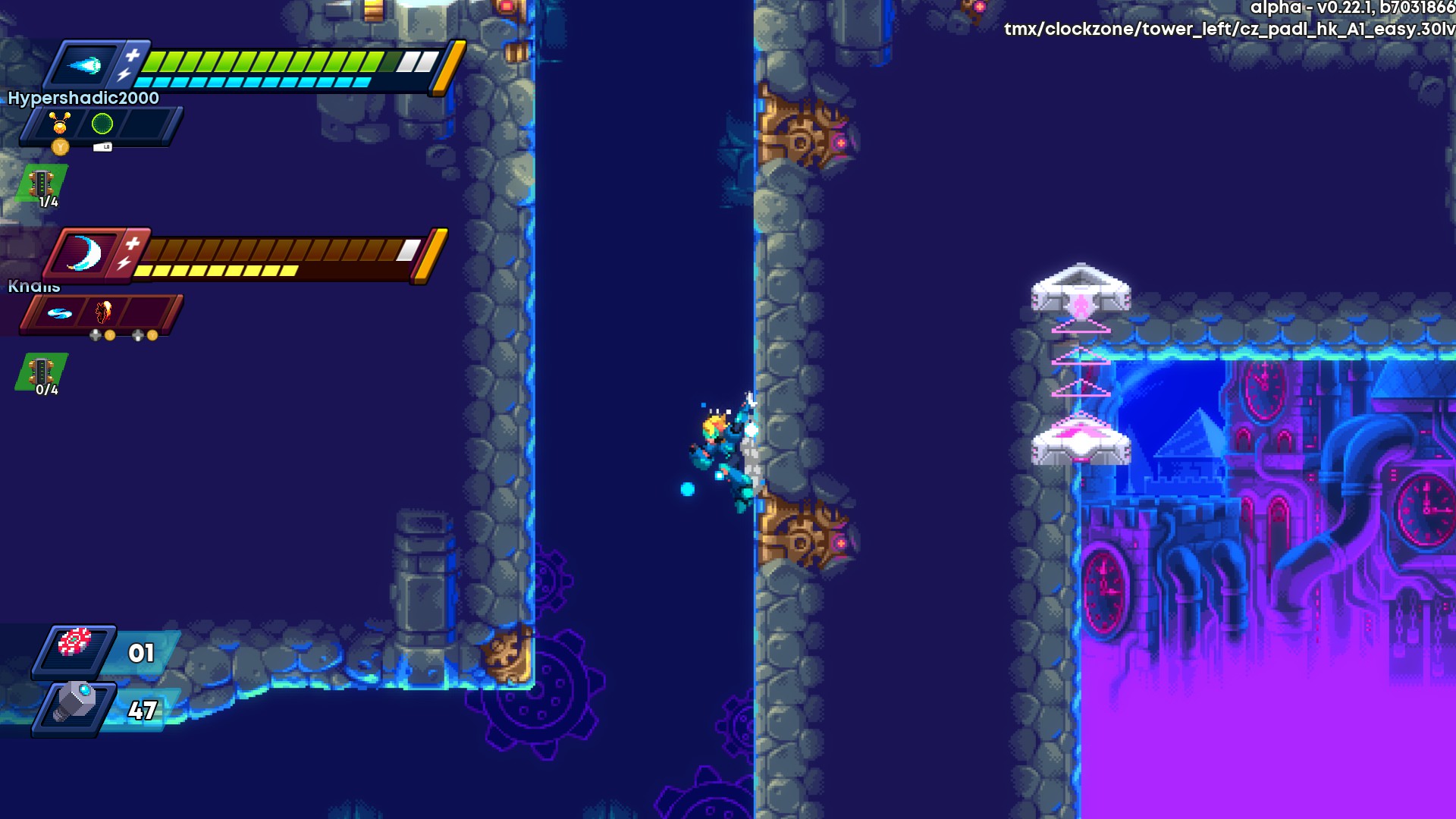Select the crescent saber weapon icon
Image resolution: width=1456 pixels, height=819 pixels.
[84, 253]
